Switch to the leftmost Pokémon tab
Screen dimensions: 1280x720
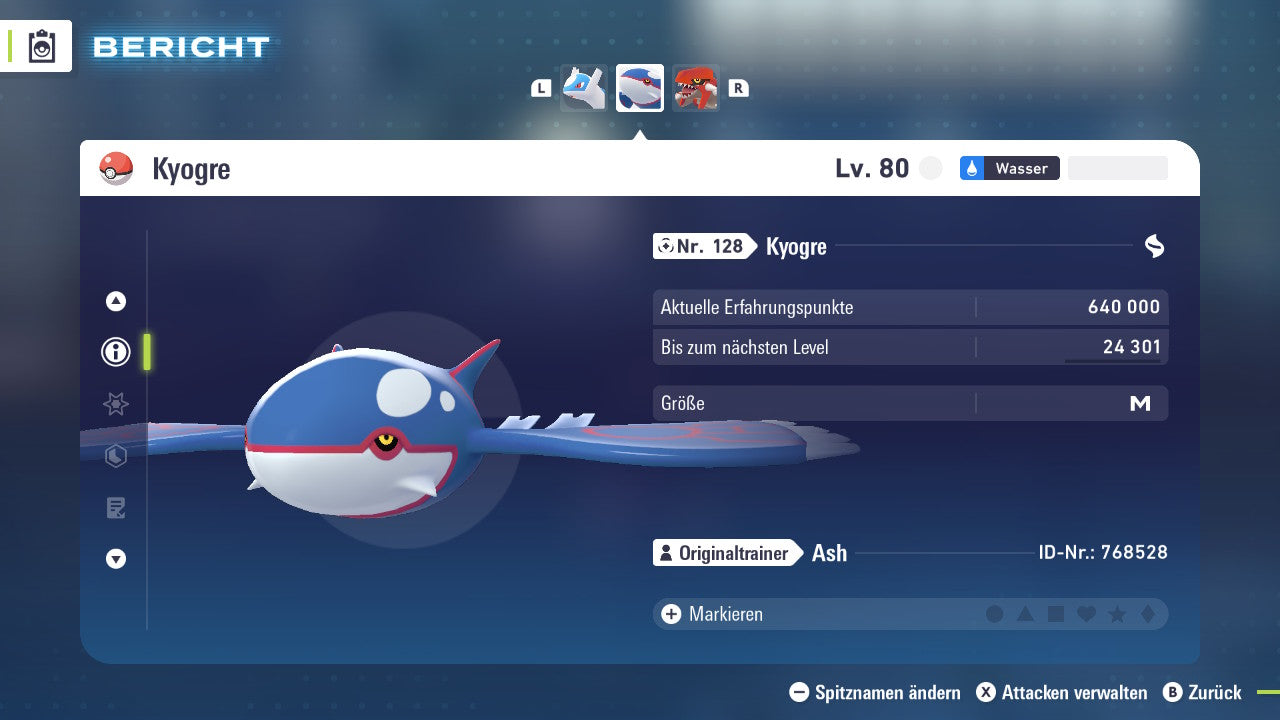(x=583, y=87)
